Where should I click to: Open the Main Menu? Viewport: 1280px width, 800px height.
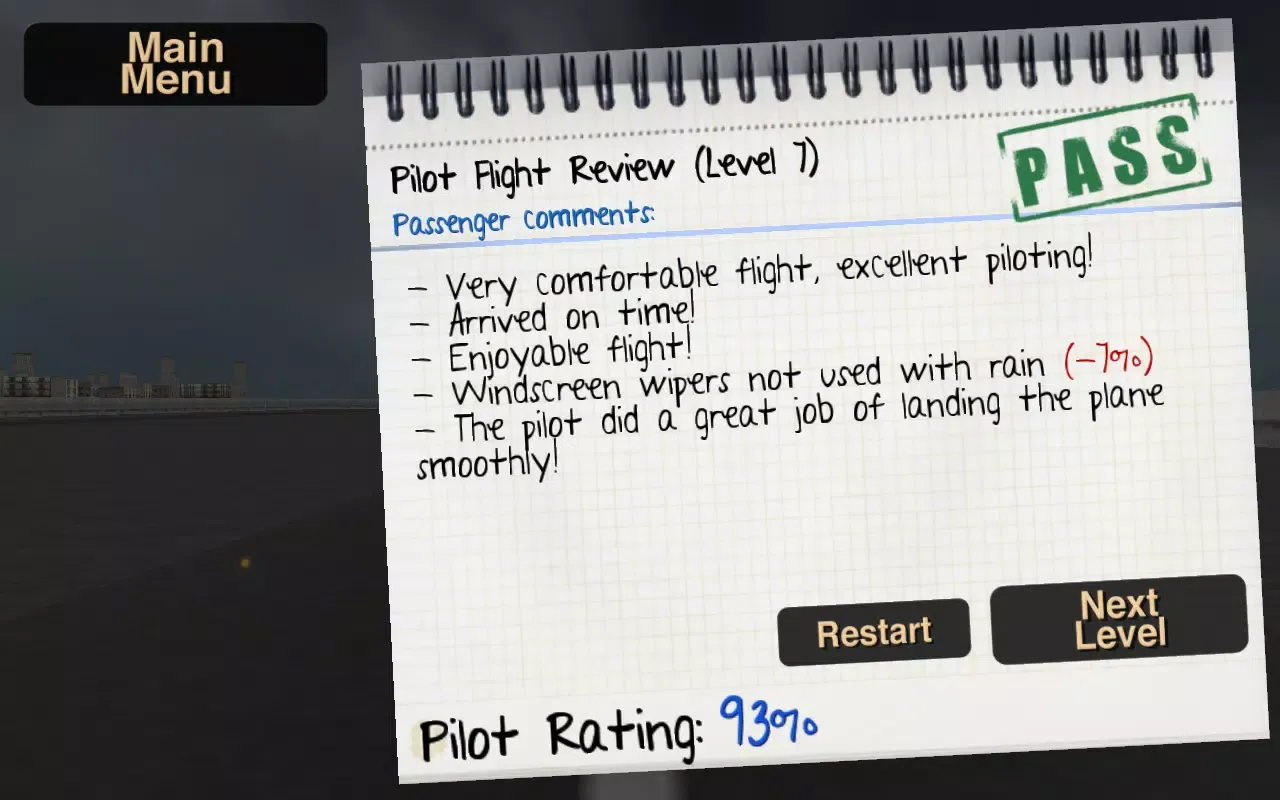pyautogui.click(x=174, y=63)
